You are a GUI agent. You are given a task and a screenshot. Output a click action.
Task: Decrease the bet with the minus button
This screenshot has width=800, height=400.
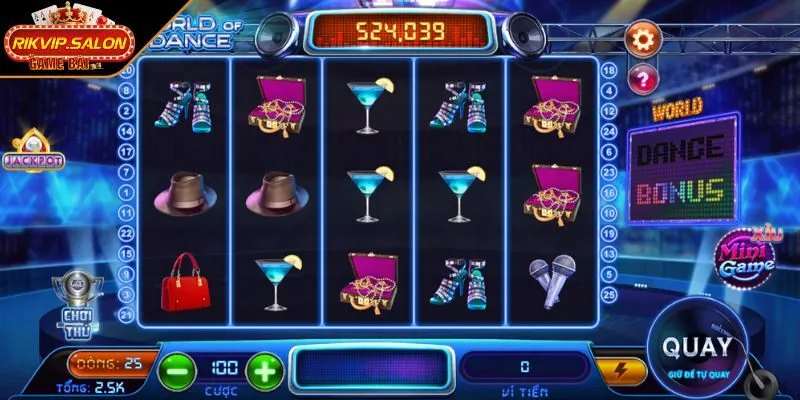[175, 368]
